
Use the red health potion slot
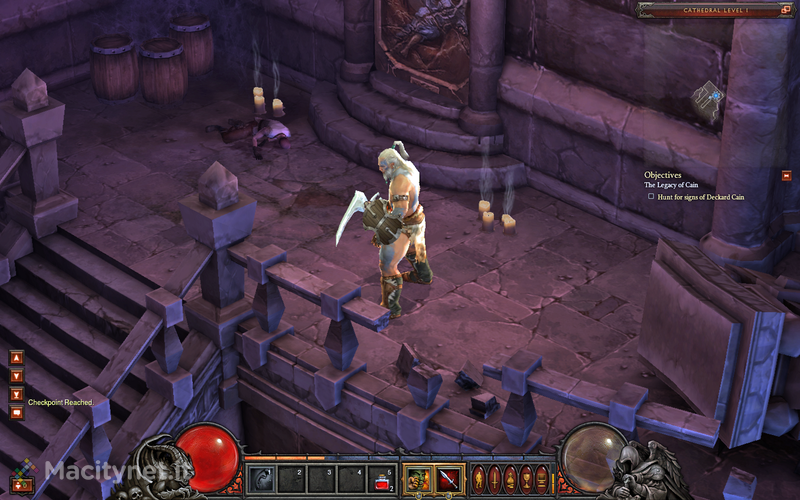382,478
